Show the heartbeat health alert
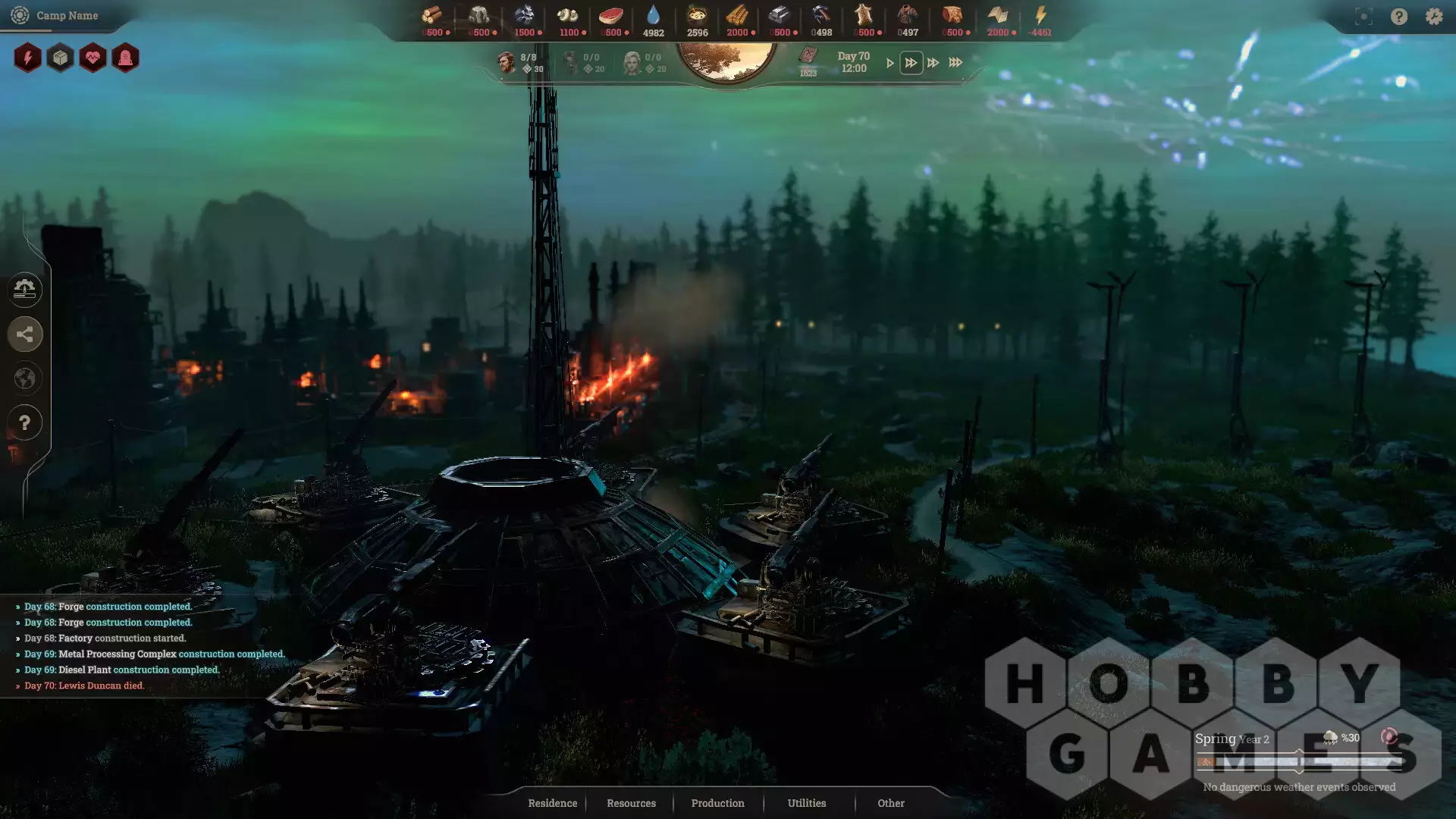This screenshot has height=819, width=1456. point(93,58)
